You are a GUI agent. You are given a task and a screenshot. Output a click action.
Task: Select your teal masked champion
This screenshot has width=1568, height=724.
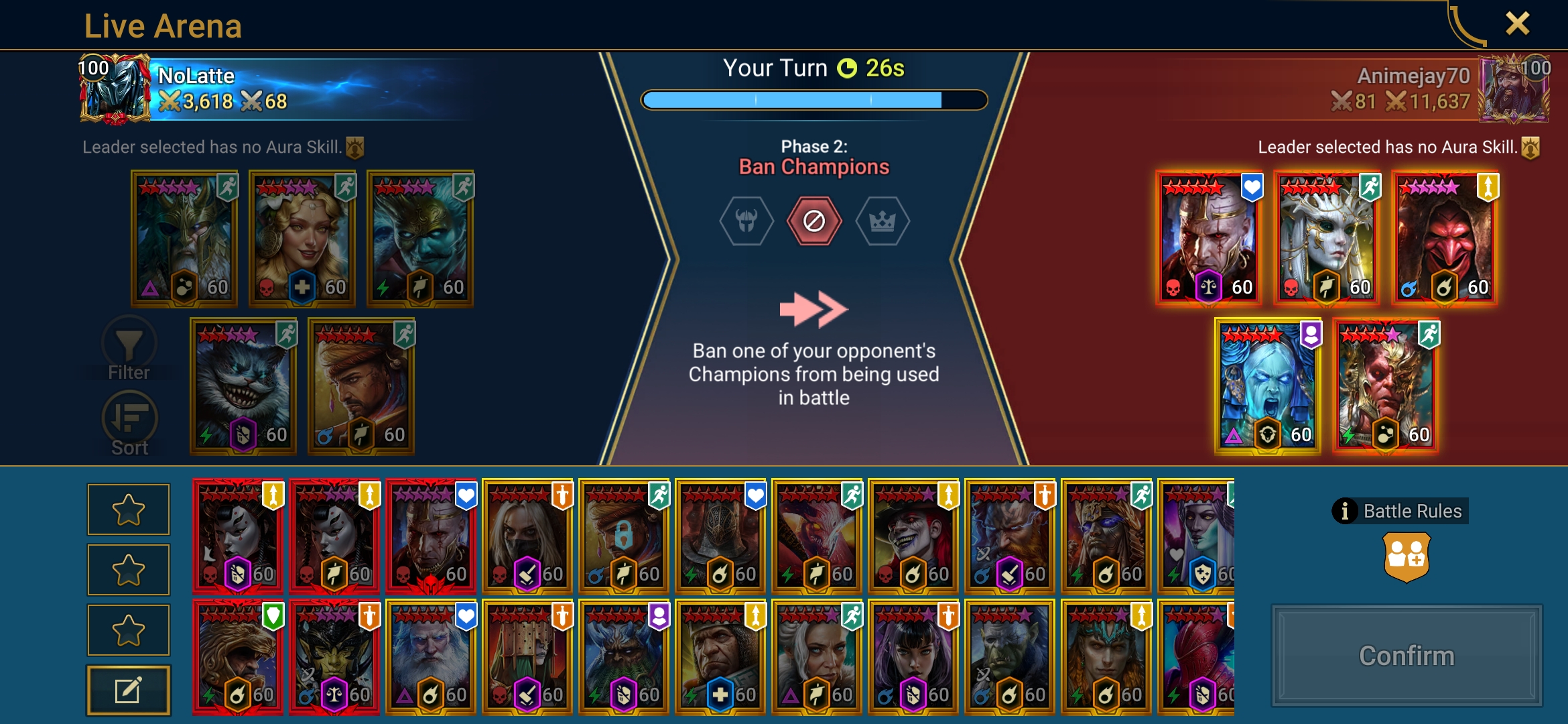(420, 239)
